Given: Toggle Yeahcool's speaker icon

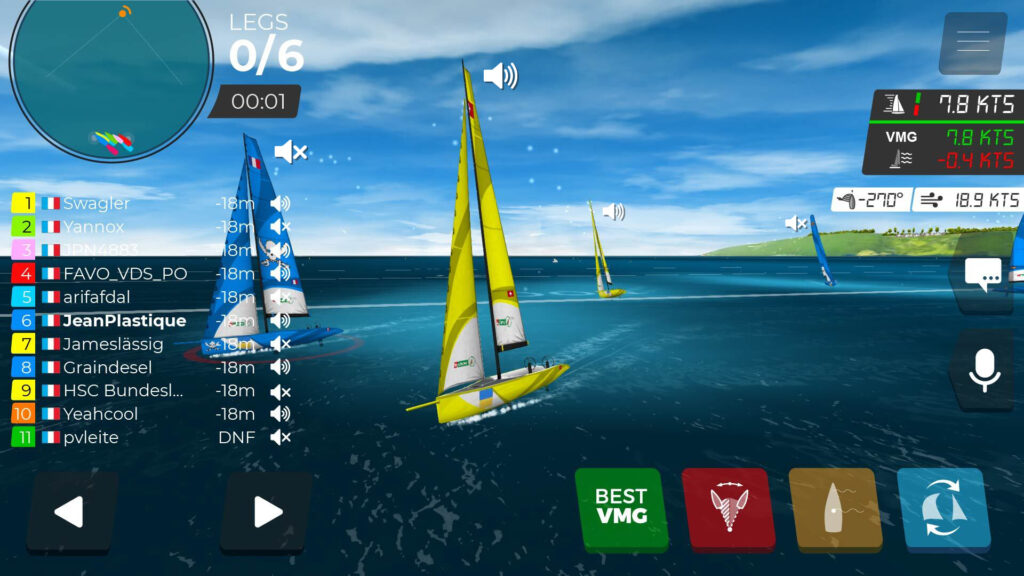Looking at the screenshot, I should click(x=280, y=414).
